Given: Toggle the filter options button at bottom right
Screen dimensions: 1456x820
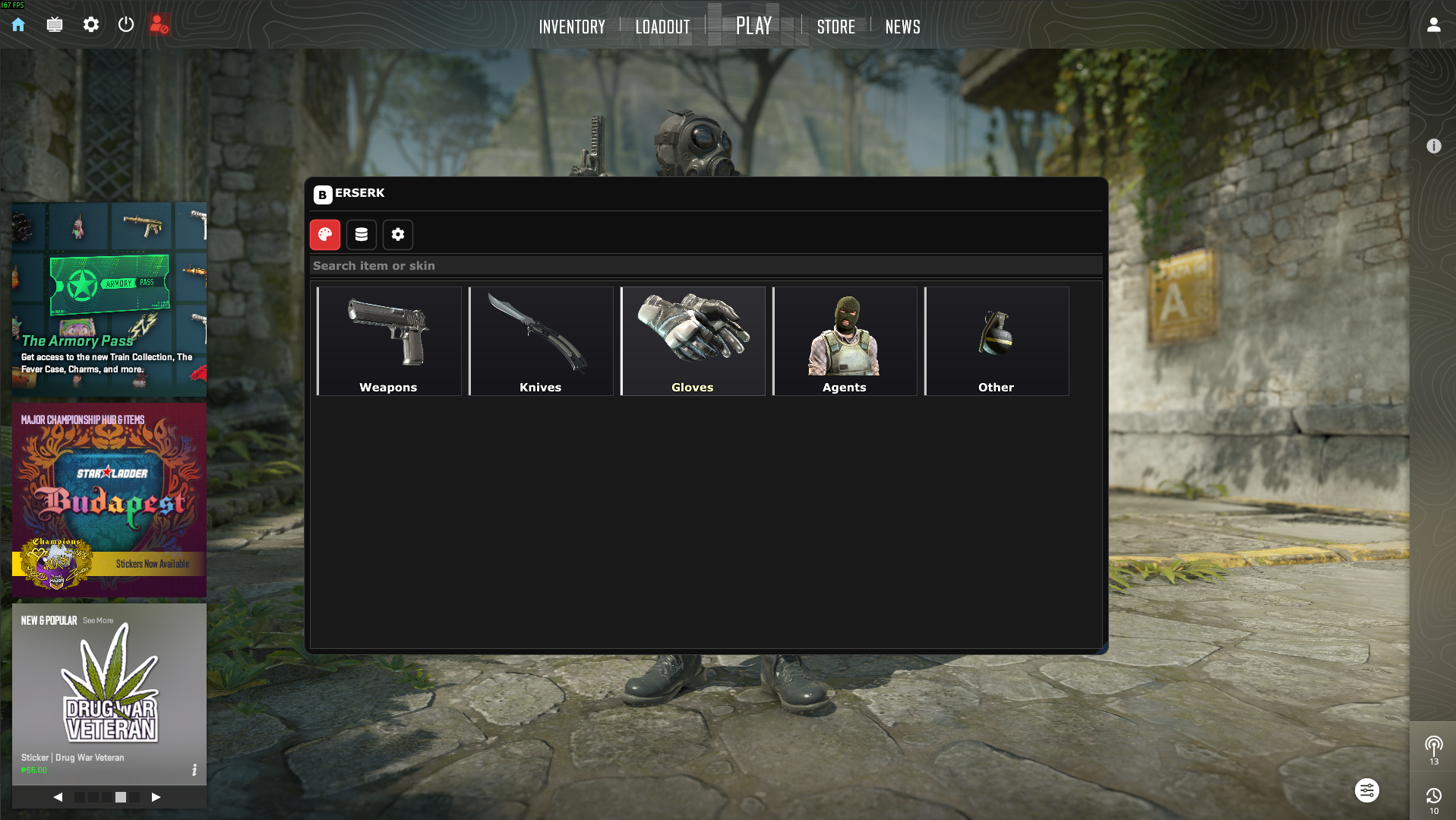Looking at the screenshot, I should tap(1366, 790).
